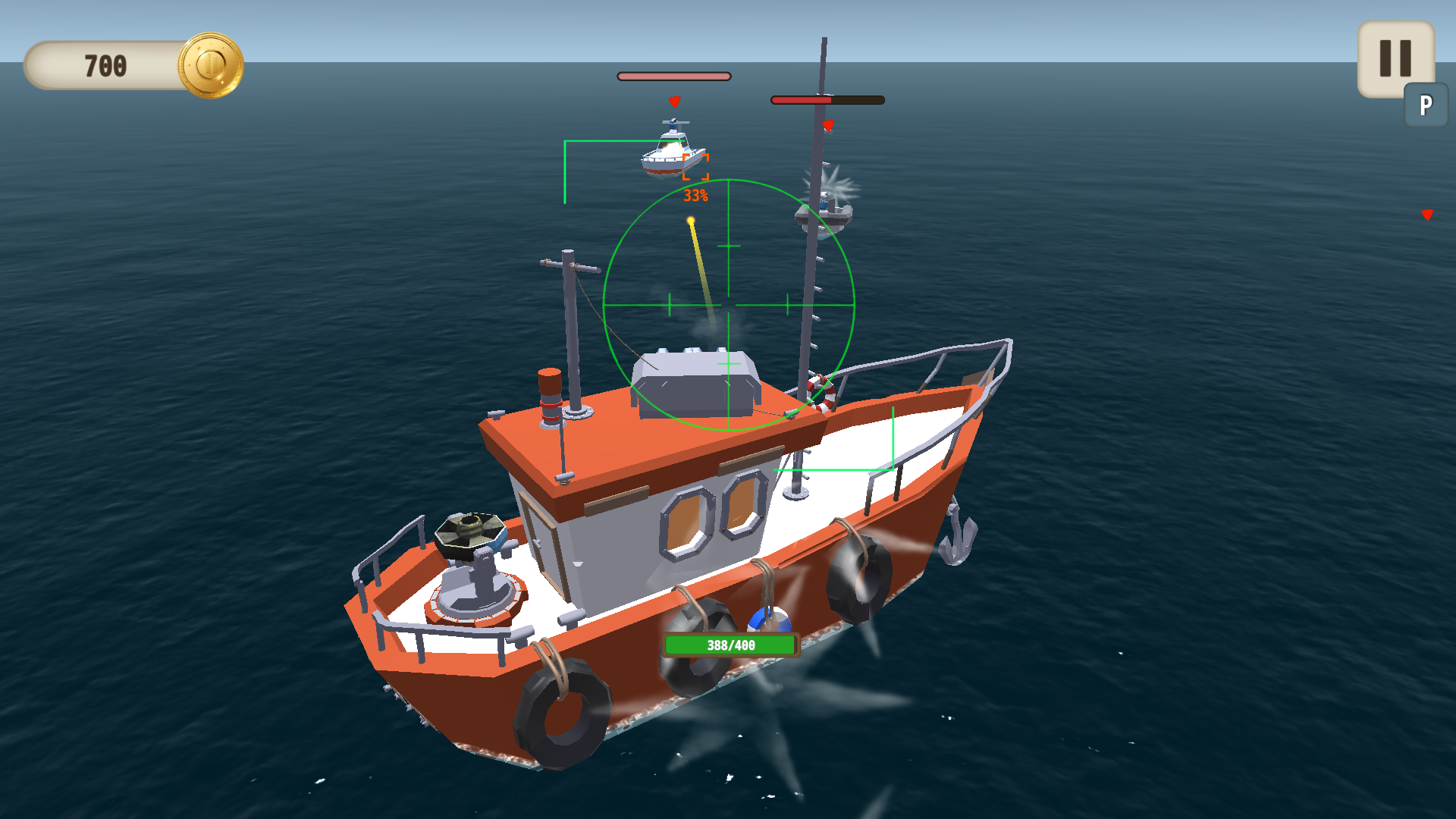The height and width of the screenshot is (819, 1456).
Task: Click the red arrow marker above the helicopter
Action: [x=673, y=101]
